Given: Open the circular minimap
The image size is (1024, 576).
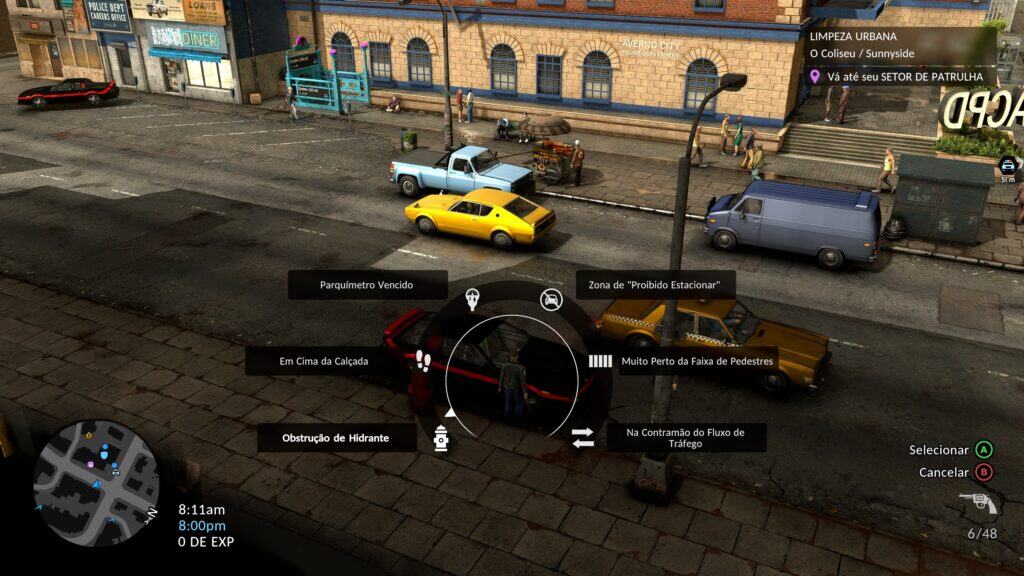Looking at the screenshot, I should (x=96, y=482).
